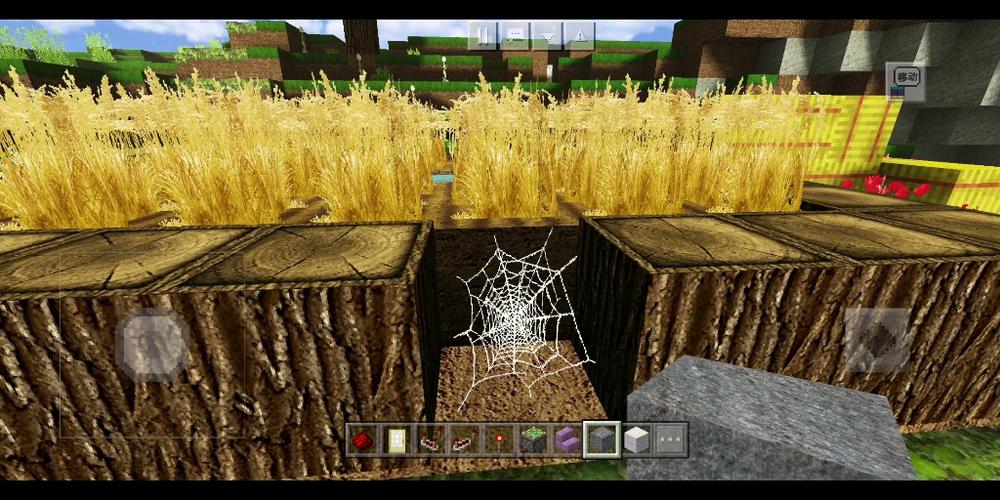Select the redstone dust hotbar slot
This screenshot has width=1000, height=500.
(362, 438)
